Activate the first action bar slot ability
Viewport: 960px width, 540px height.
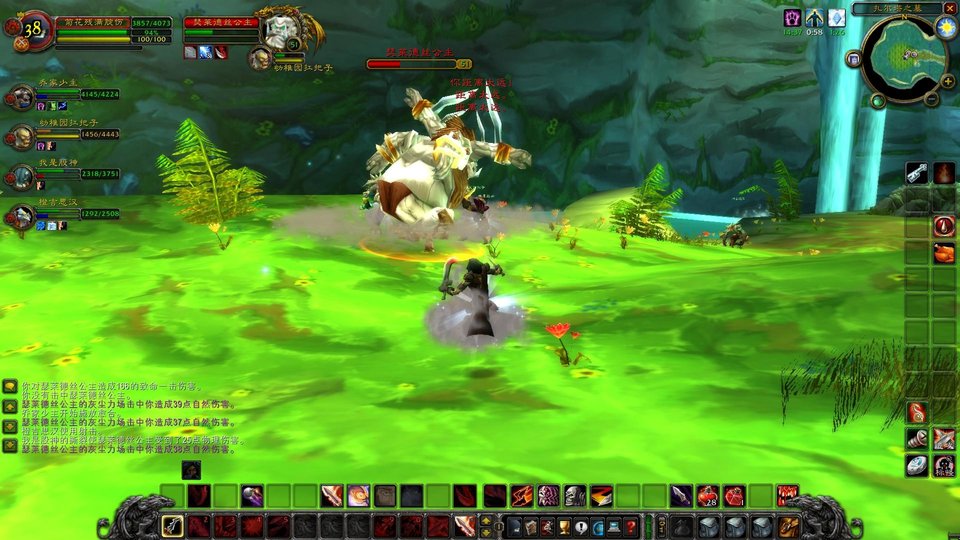click(x=173, y=526)
